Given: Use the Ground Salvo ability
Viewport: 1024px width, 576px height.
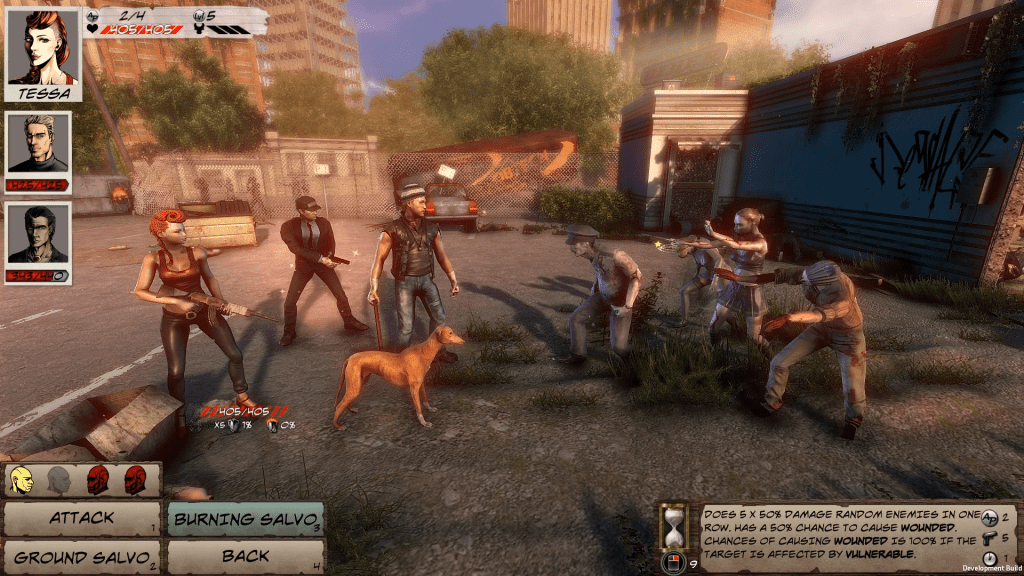Looking at the screenshot, I should tap(81, 557).
